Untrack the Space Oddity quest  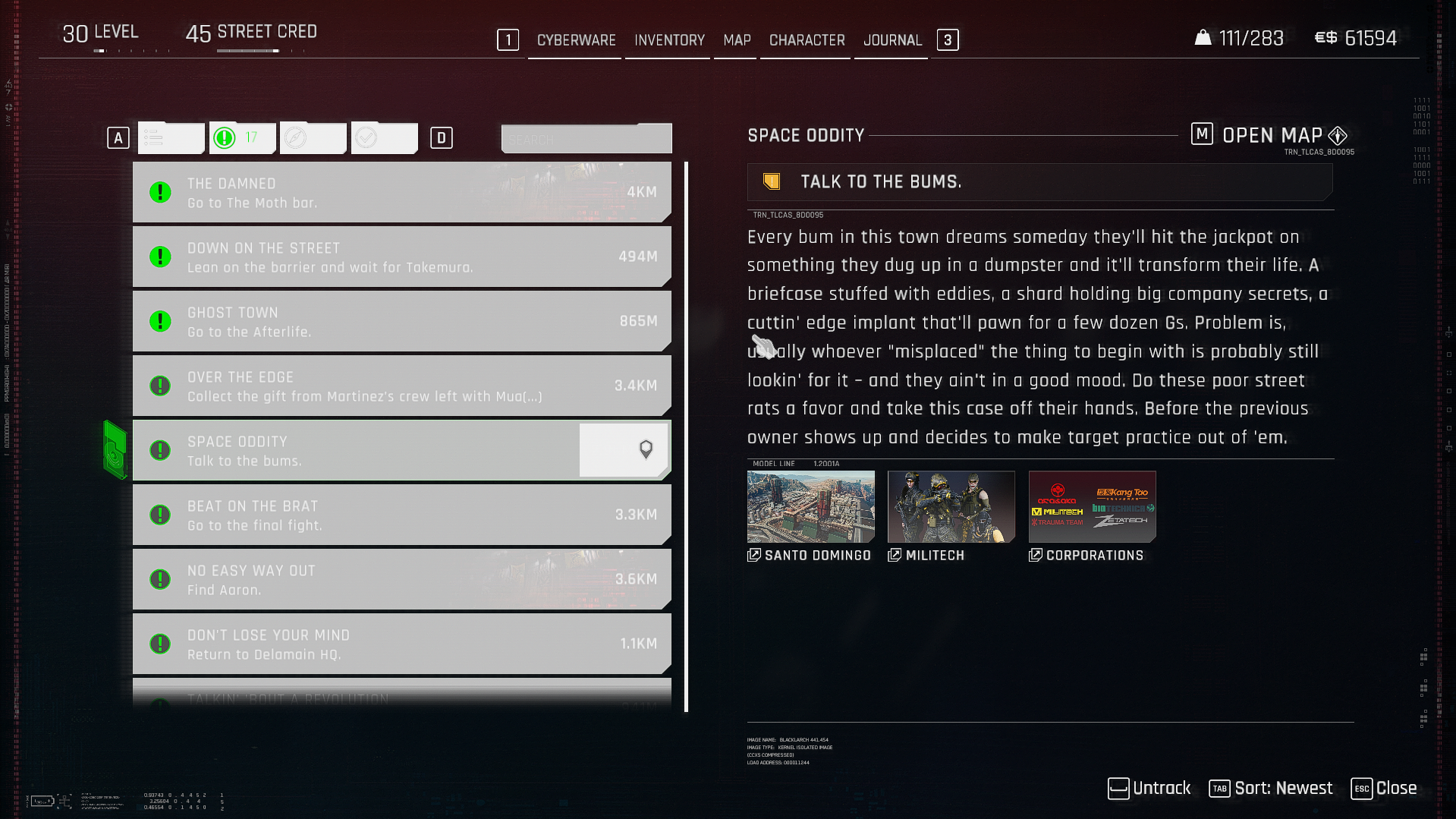(1149, 789)
